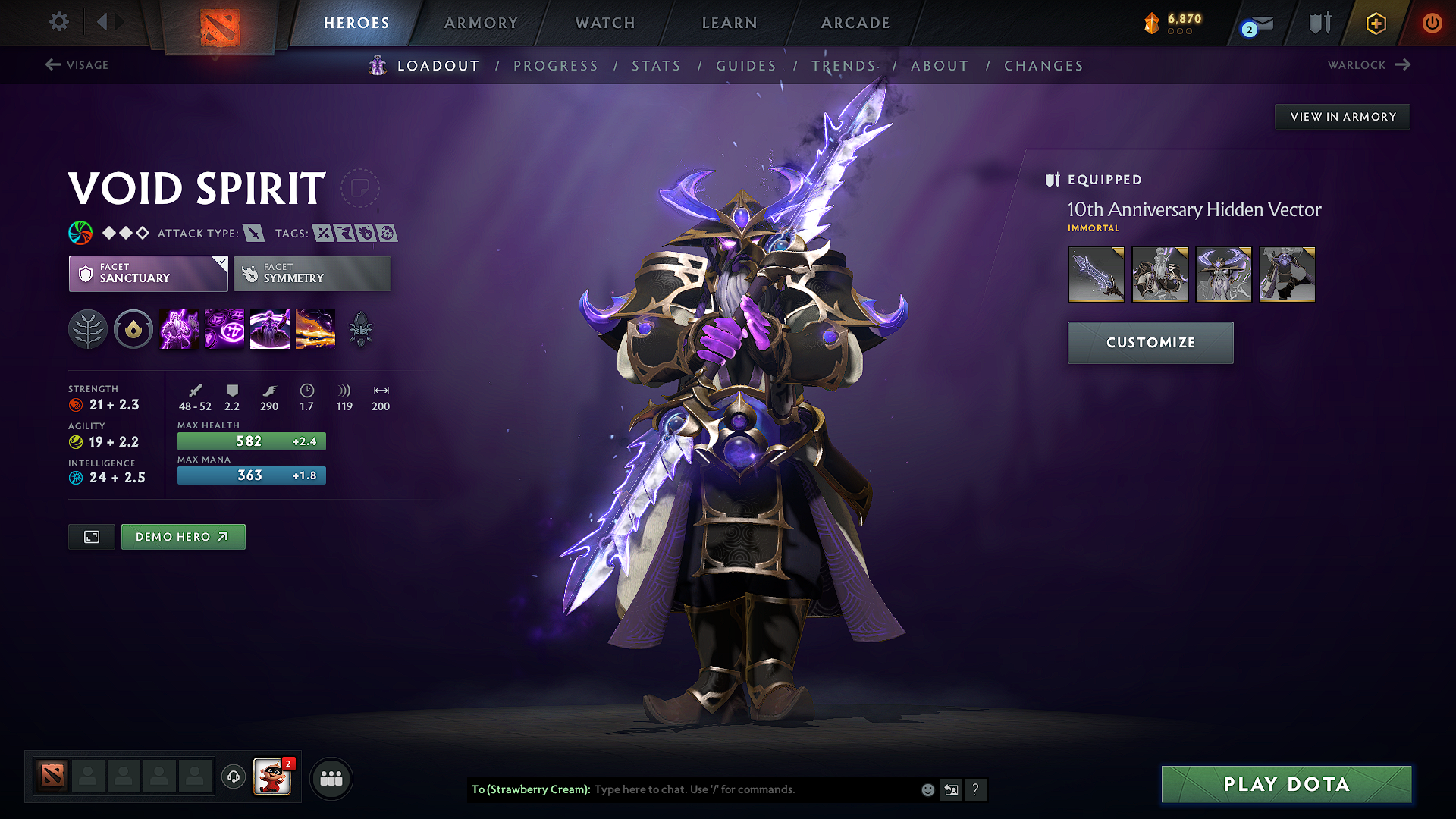Viewport: 1456px width, 819px height.
Task: Open the WATCH menu
Action: coord(604,23)
